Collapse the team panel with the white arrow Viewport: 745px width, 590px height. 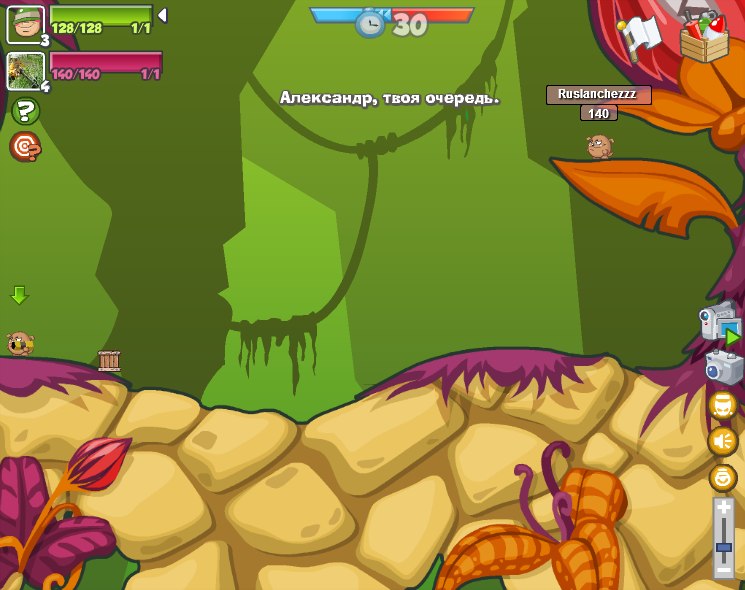pos(162,15)
